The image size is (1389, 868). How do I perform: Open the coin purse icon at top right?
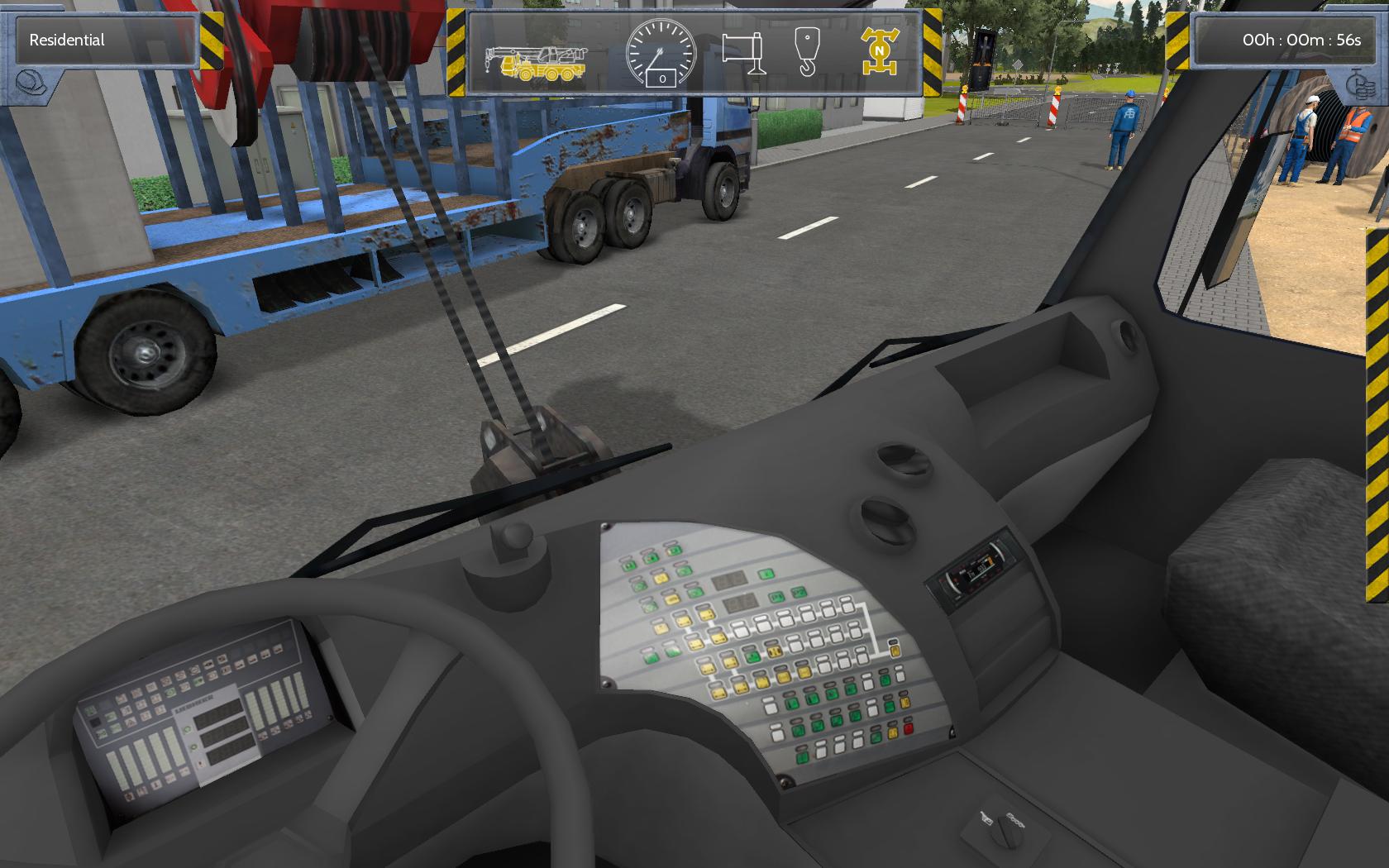[x=1357, y=85]
